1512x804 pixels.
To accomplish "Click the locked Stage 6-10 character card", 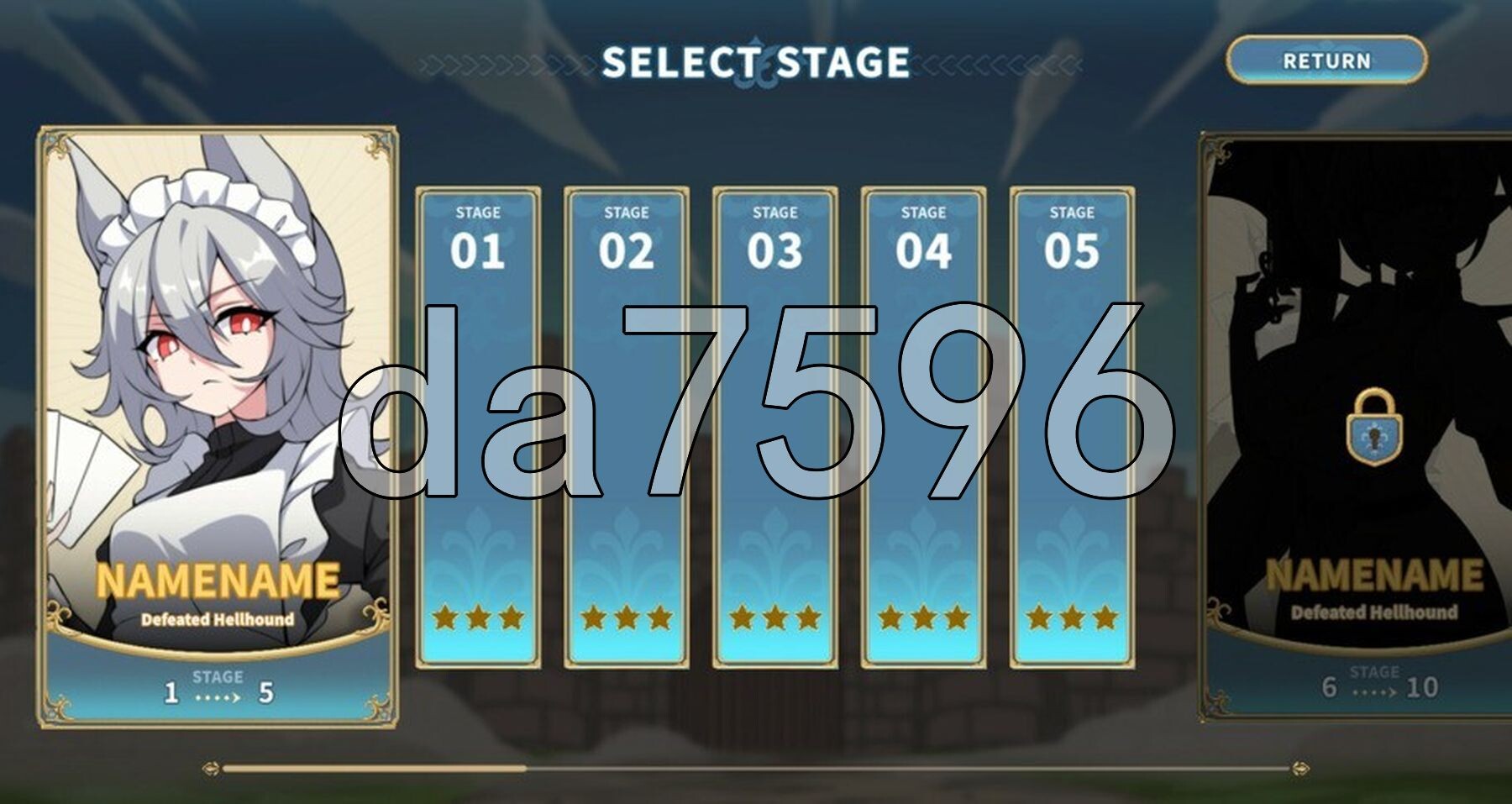I will 1361,428.
